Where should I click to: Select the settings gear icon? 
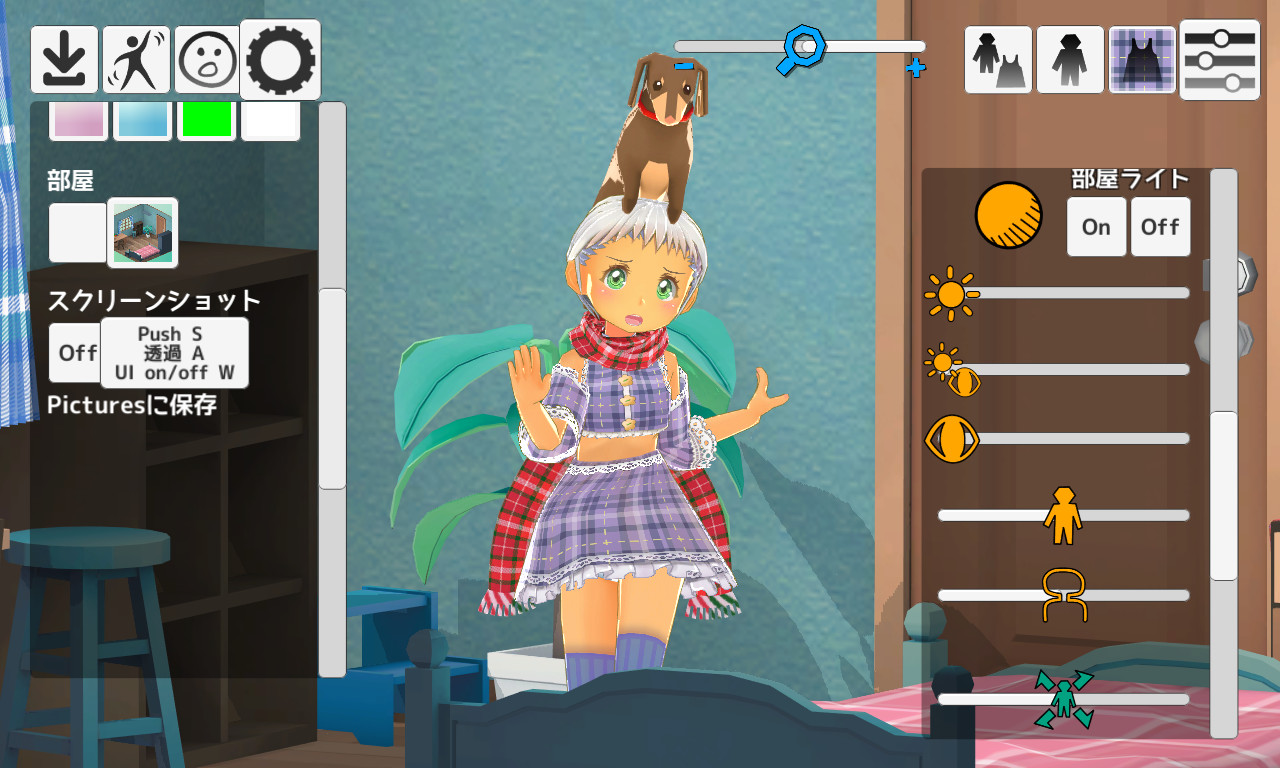coord(280,60)
